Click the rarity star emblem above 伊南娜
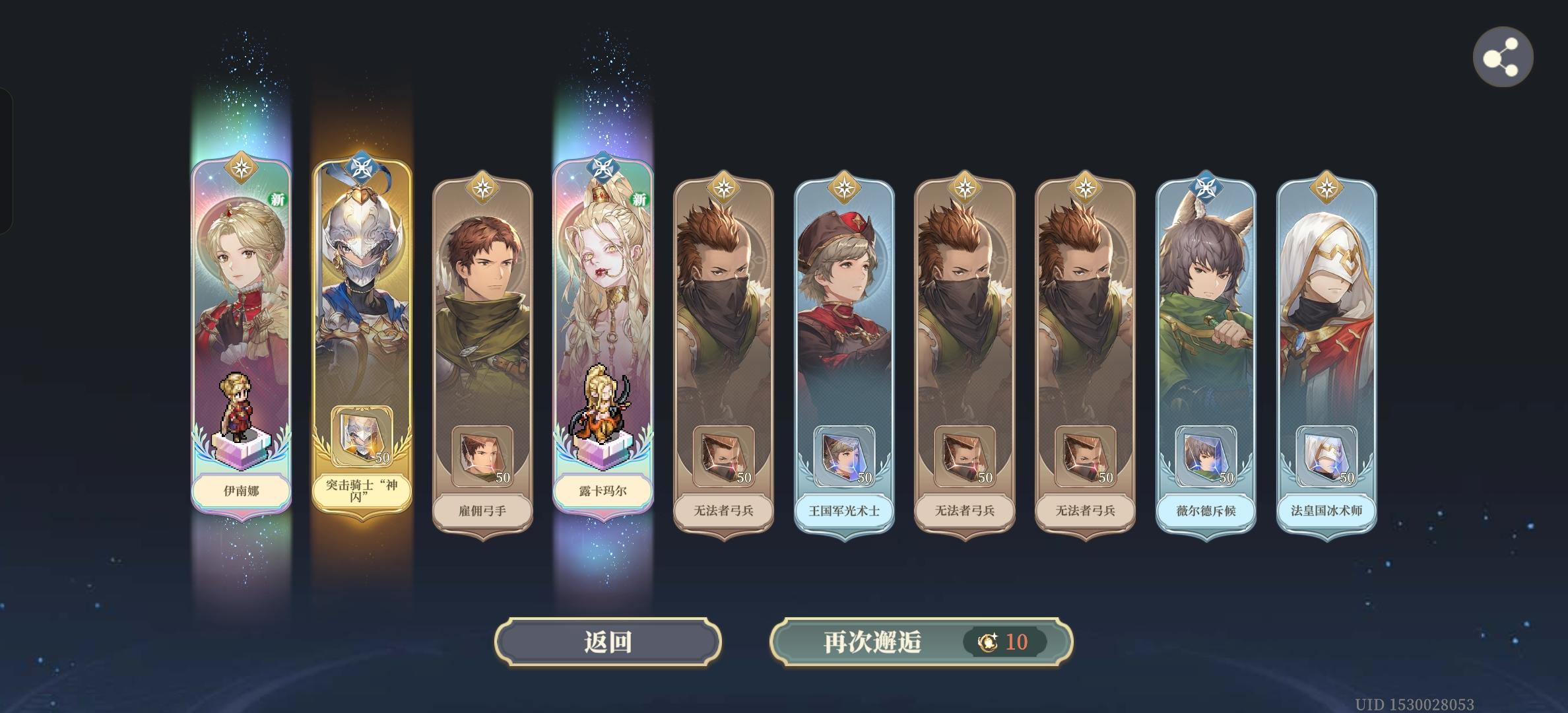 242,168
